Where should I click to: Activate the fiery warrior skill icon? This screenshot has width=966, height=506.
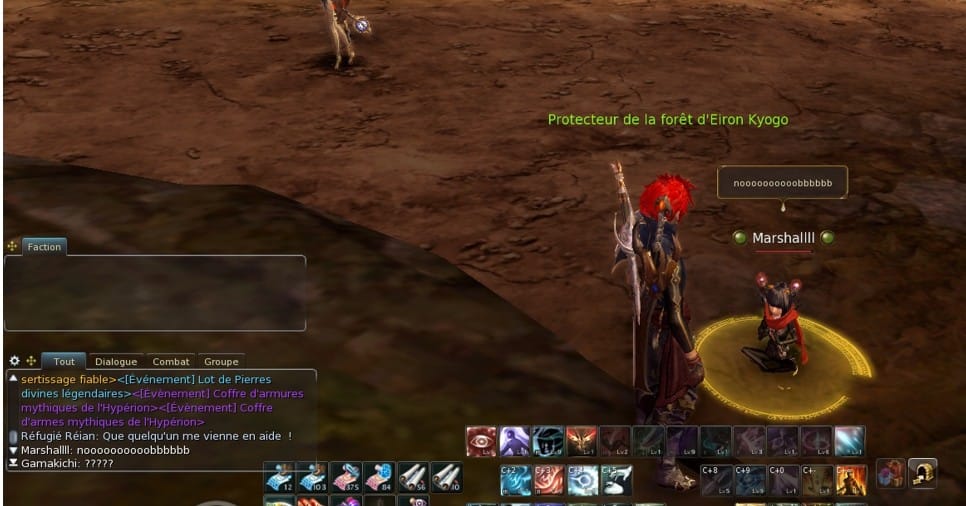(x=851, y=480)
